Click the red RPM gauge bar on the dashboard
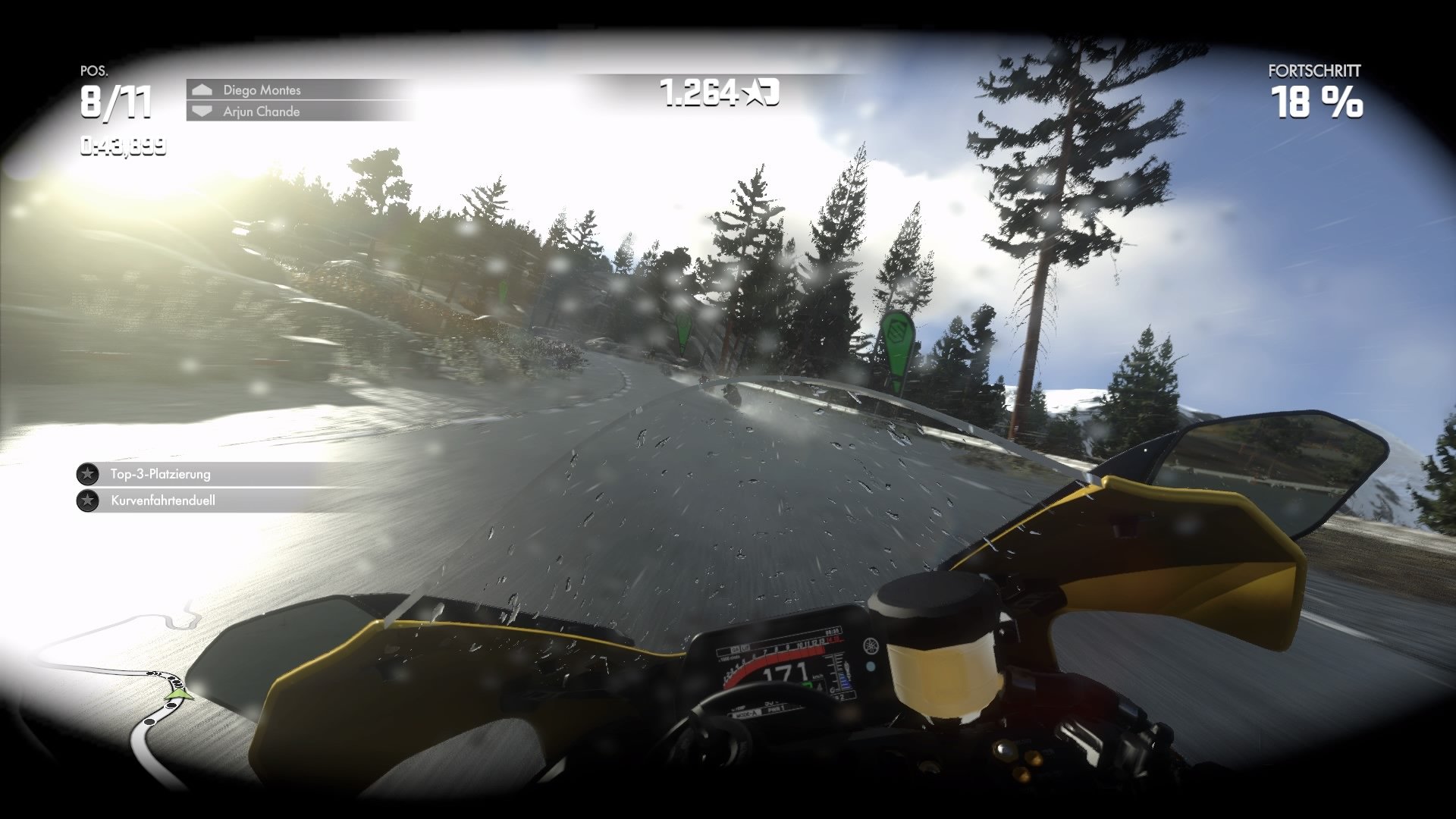 [783, 654]
